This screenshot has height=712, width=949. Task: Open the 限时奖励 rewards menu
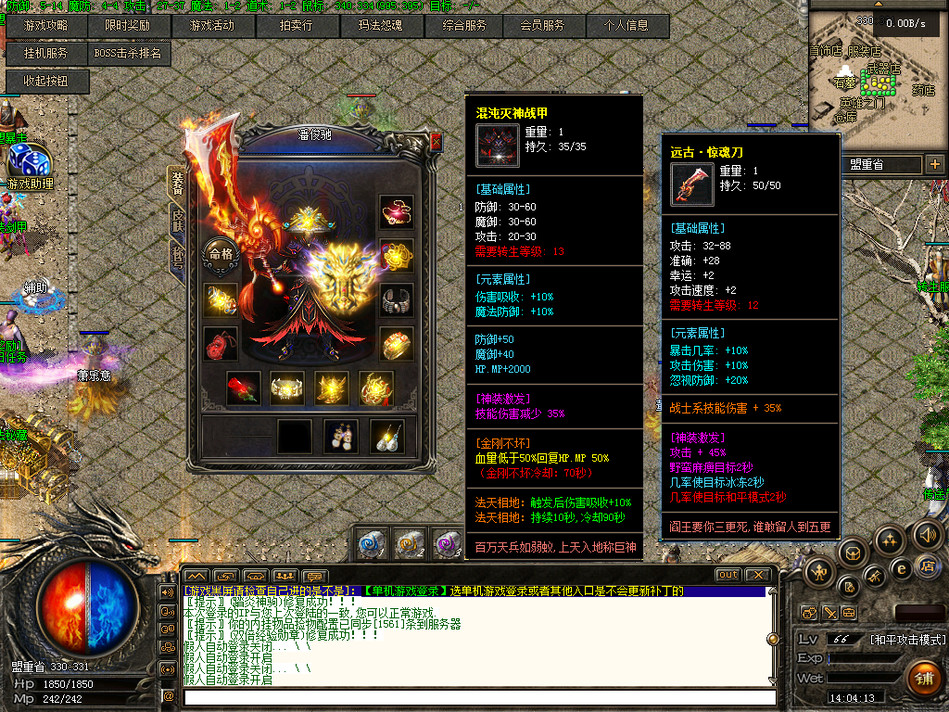[x=127, y=26]
